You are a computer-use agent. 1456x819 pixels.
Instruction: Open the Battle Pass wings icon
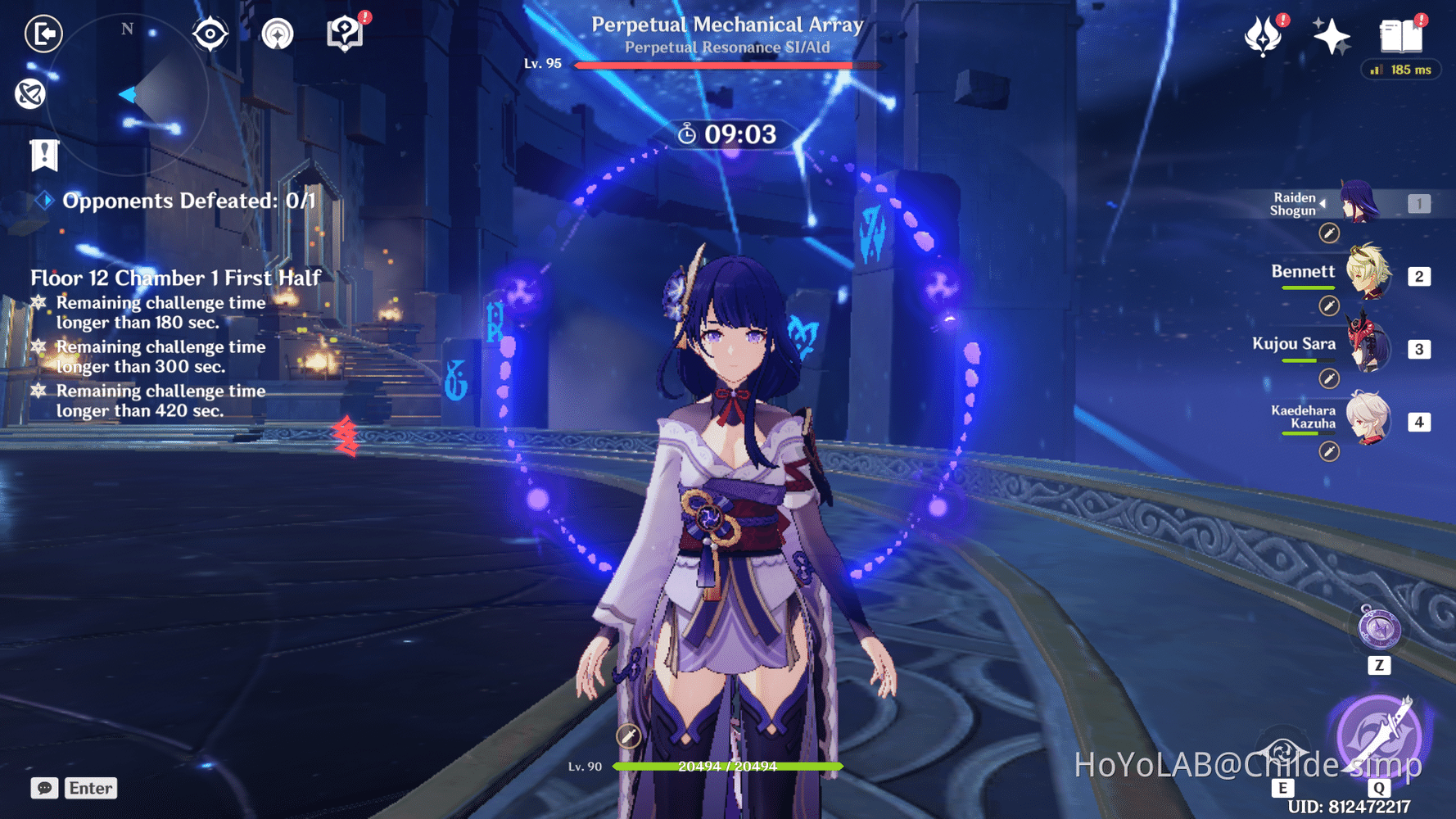pyautogui.click(x=1264, y=36)
